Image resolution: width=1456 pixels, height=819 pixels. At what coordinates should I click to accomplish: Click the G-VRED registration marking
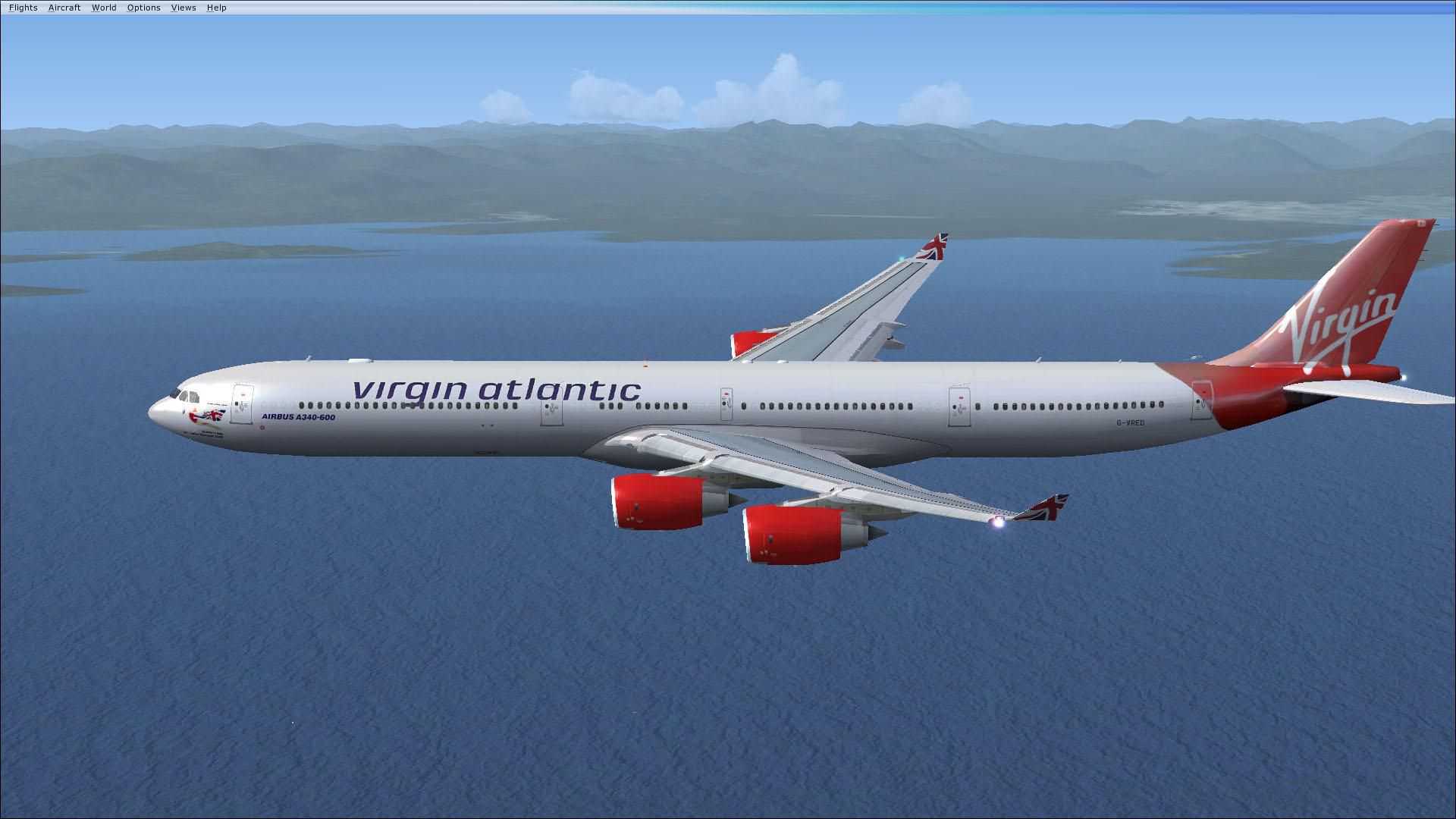click(x=1130, y=423)
